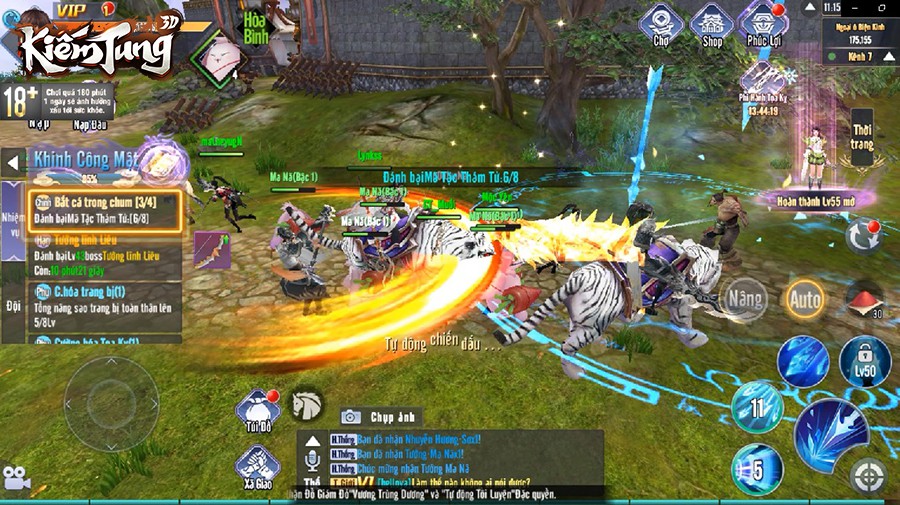Toggle the Auto battle button
This screenshot has height=505, width=900.
804,298
